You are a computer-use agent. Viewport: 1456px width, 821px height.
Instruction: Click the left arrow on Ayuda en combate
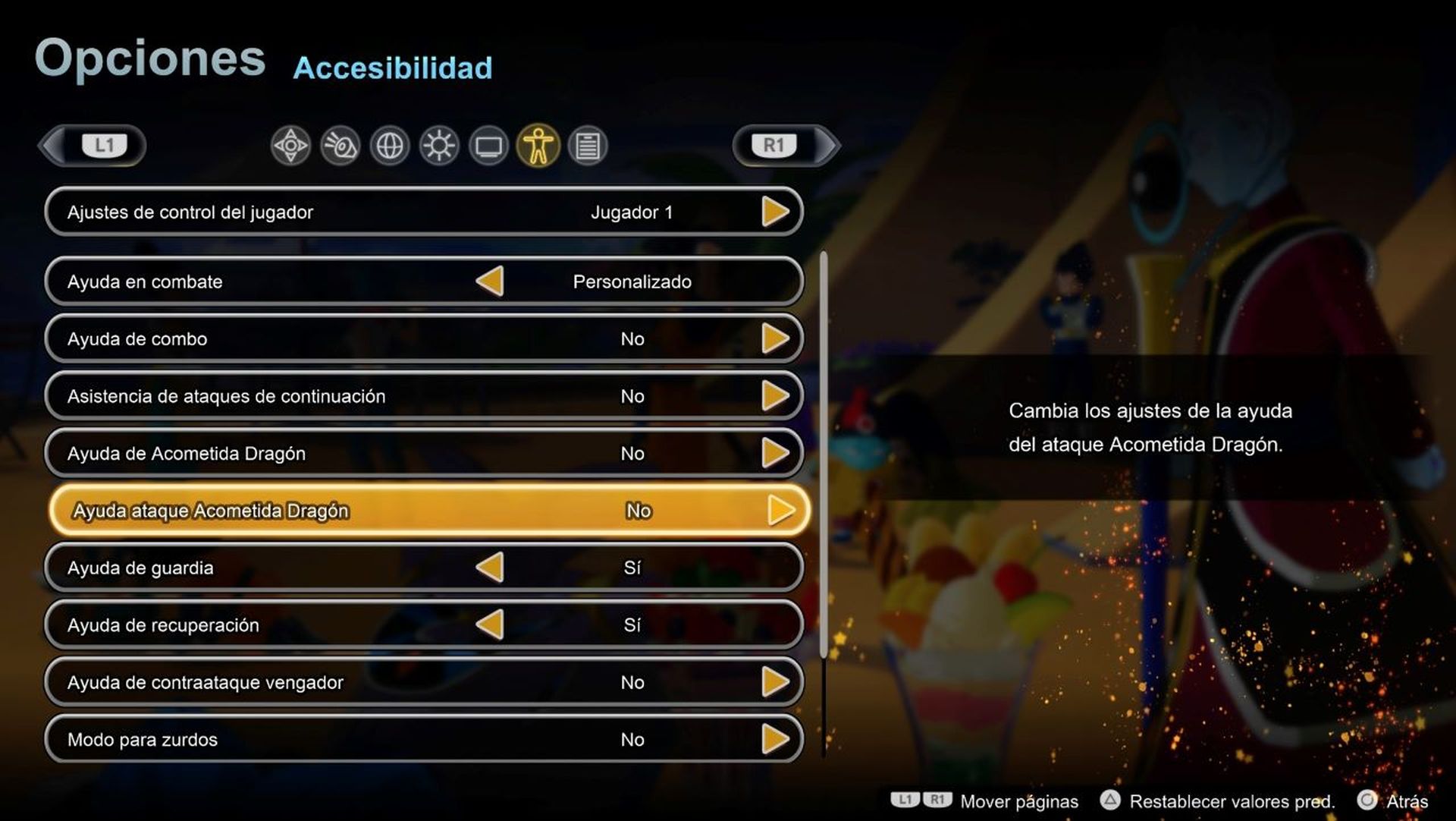pyautogui.click(x=490, y=282)
